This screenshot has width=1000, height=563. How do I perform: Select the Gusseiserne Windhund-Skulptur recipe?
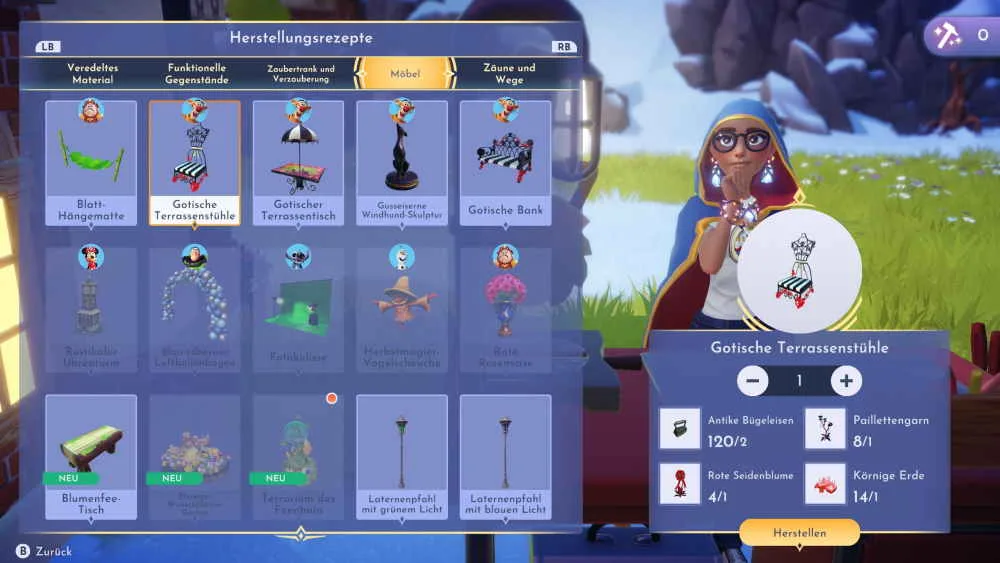point(402,162)
